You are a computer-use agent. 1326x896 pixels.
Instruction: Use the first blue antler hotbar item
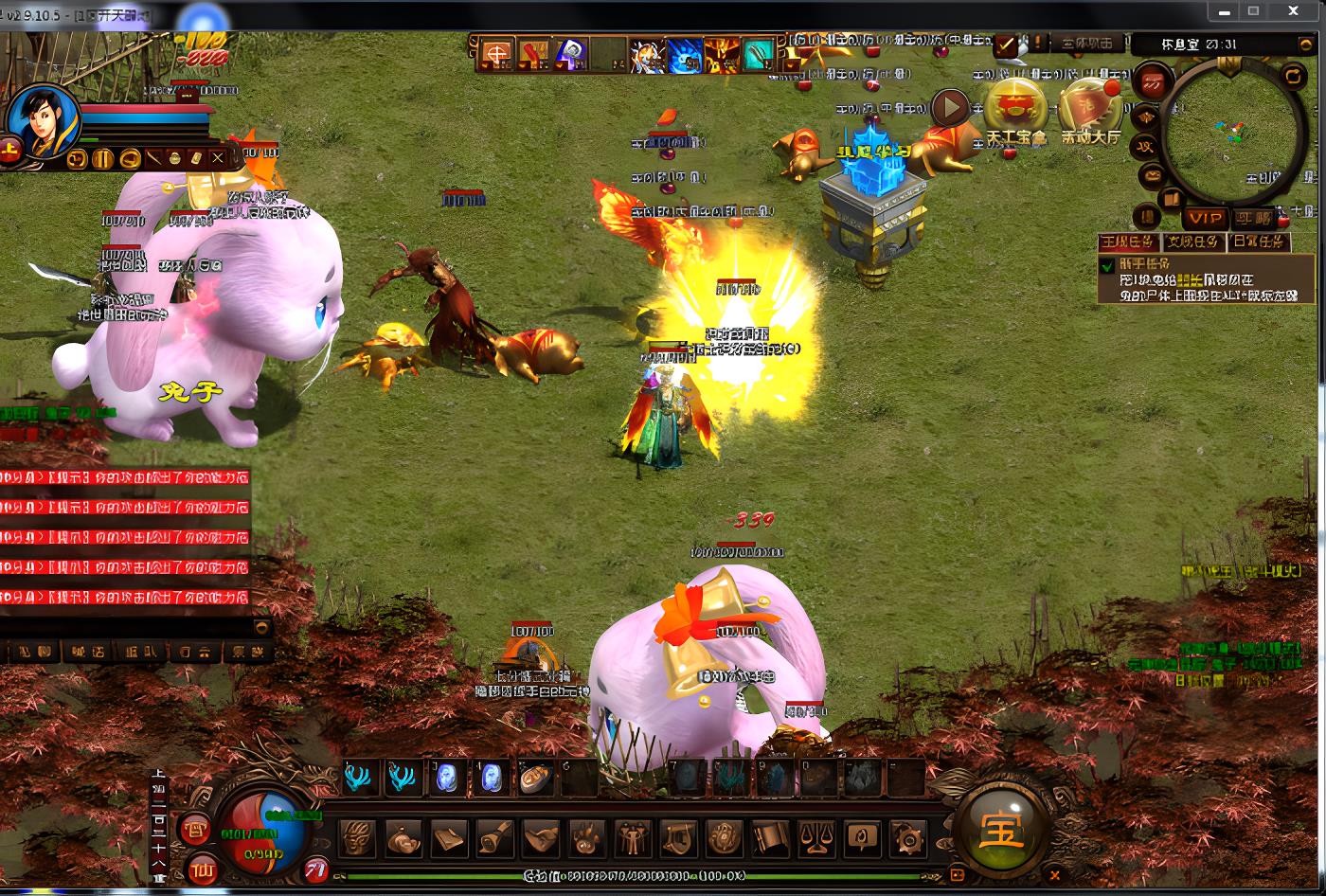[x=359, y=778]
